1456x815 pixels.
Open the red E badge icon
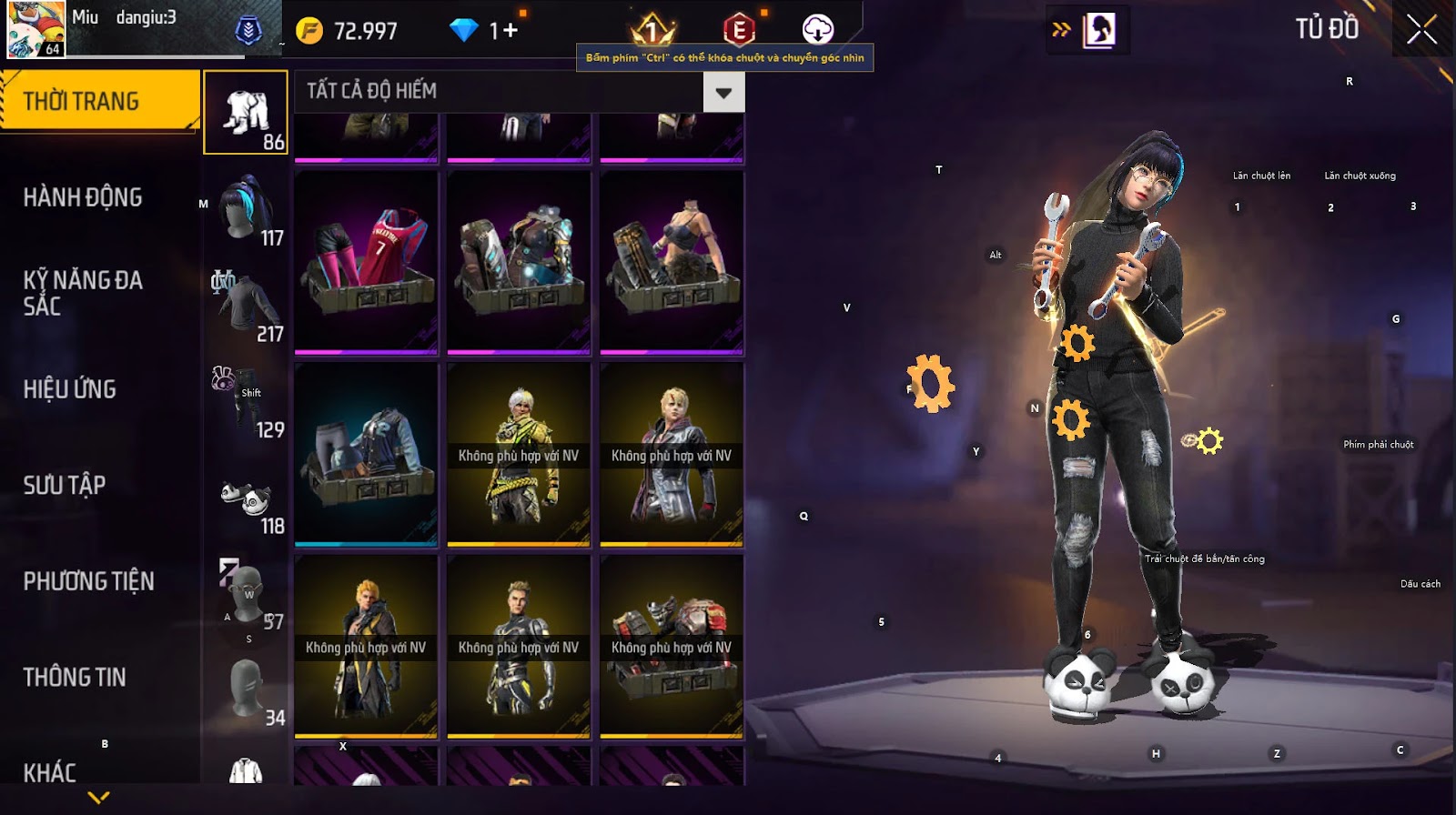(x=738, y=31)
